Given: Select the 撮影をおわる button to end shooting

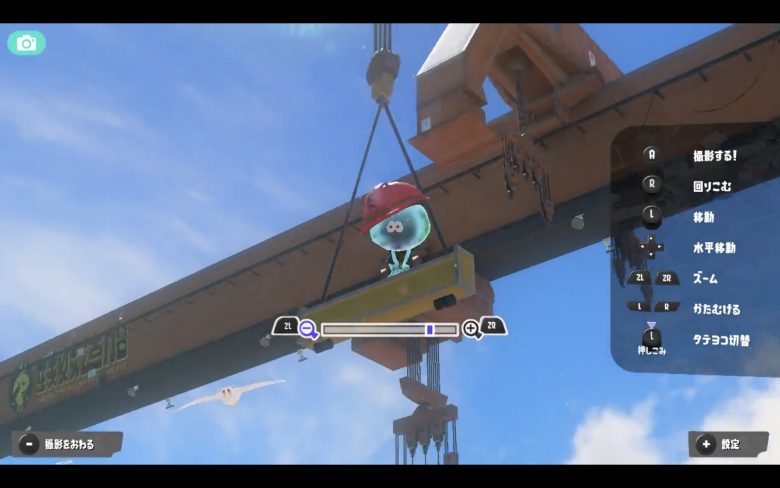Looking at the screenshot, I should click(66, 444).
